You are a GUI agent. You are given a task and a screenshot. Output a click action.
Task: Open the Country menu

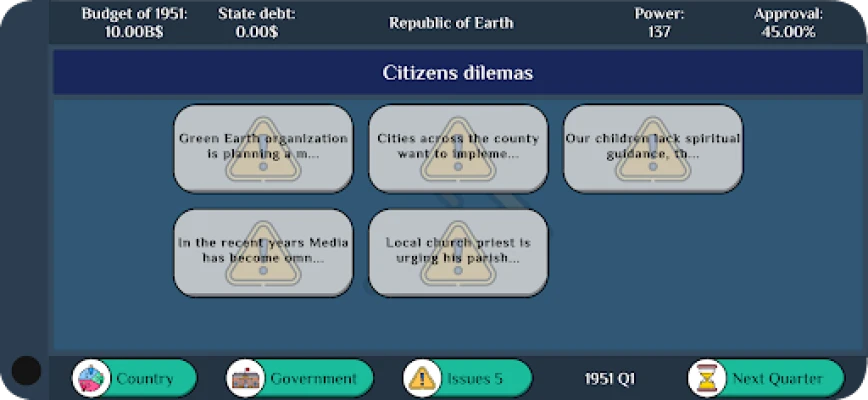[x=135, y=378]
